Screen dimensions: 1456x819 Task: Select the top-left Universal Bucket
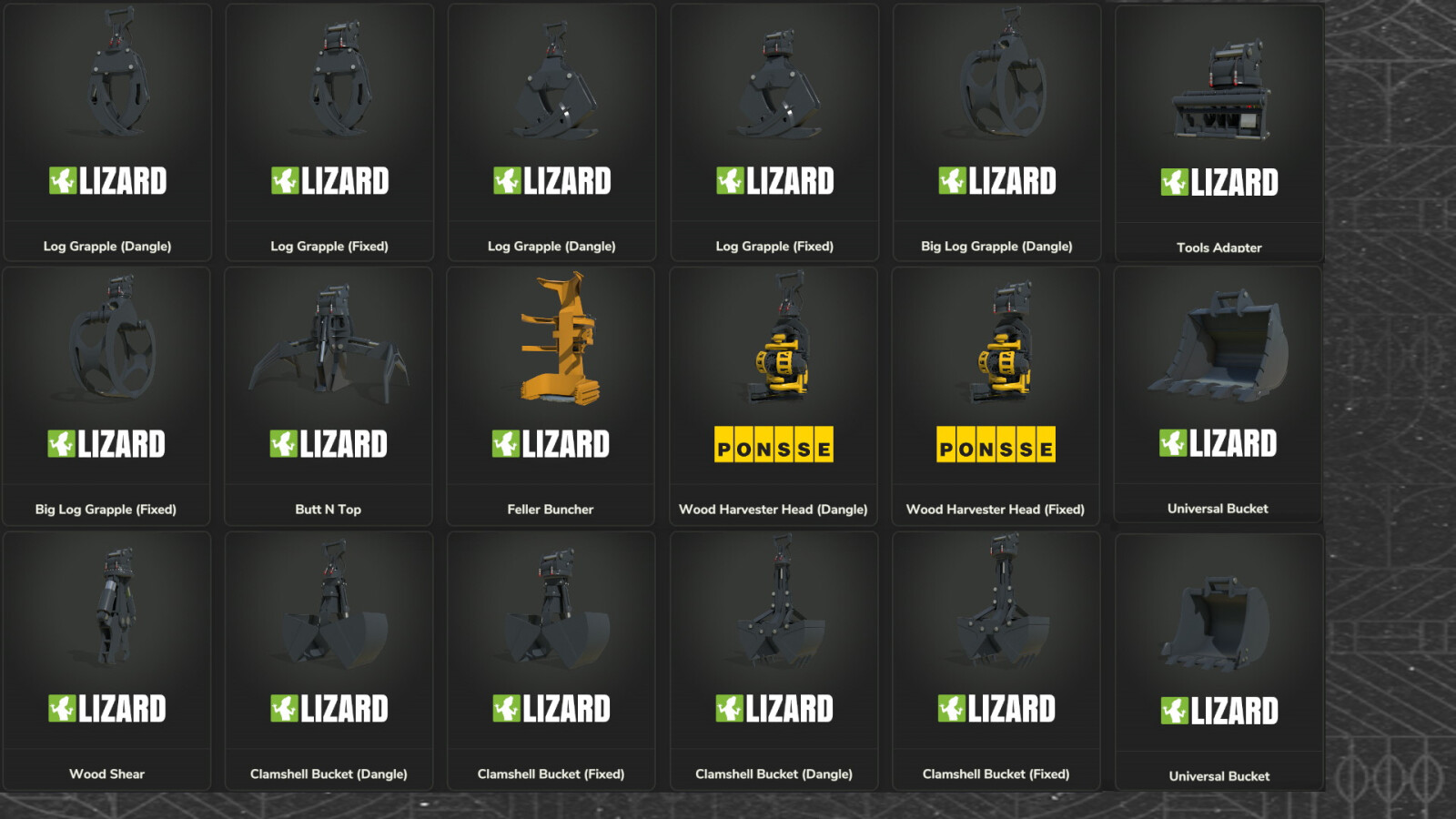(x=1218, y=382)
